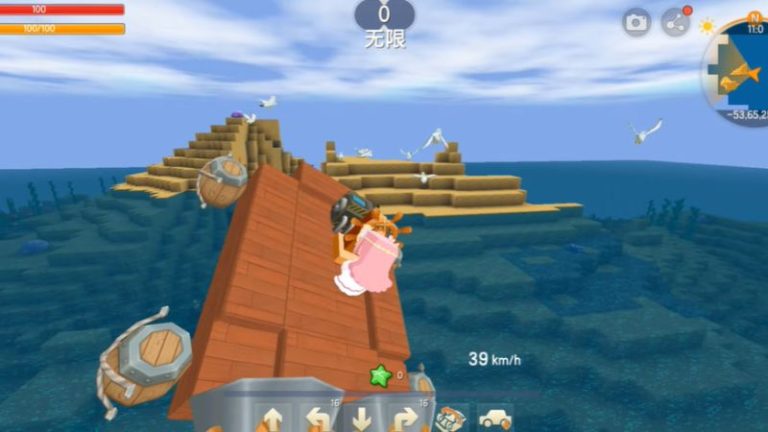768x432 pixels.
Task: Select the backward down-arrow hotbar slot
Action: click(361, 418)
